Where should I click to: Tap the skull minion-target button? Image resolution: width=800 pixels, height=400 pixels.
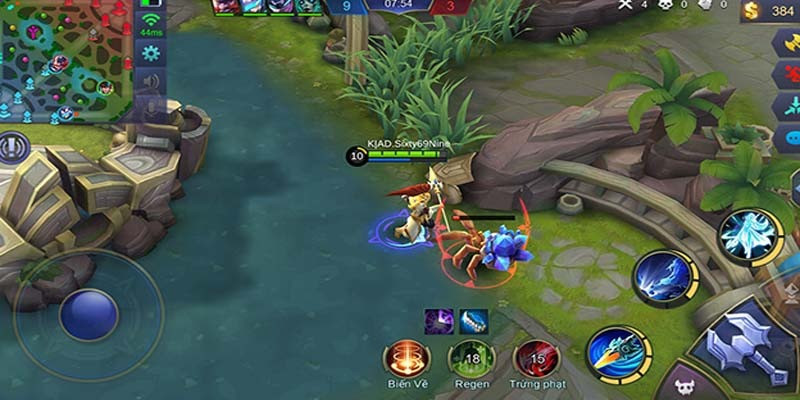pos(685,385)
